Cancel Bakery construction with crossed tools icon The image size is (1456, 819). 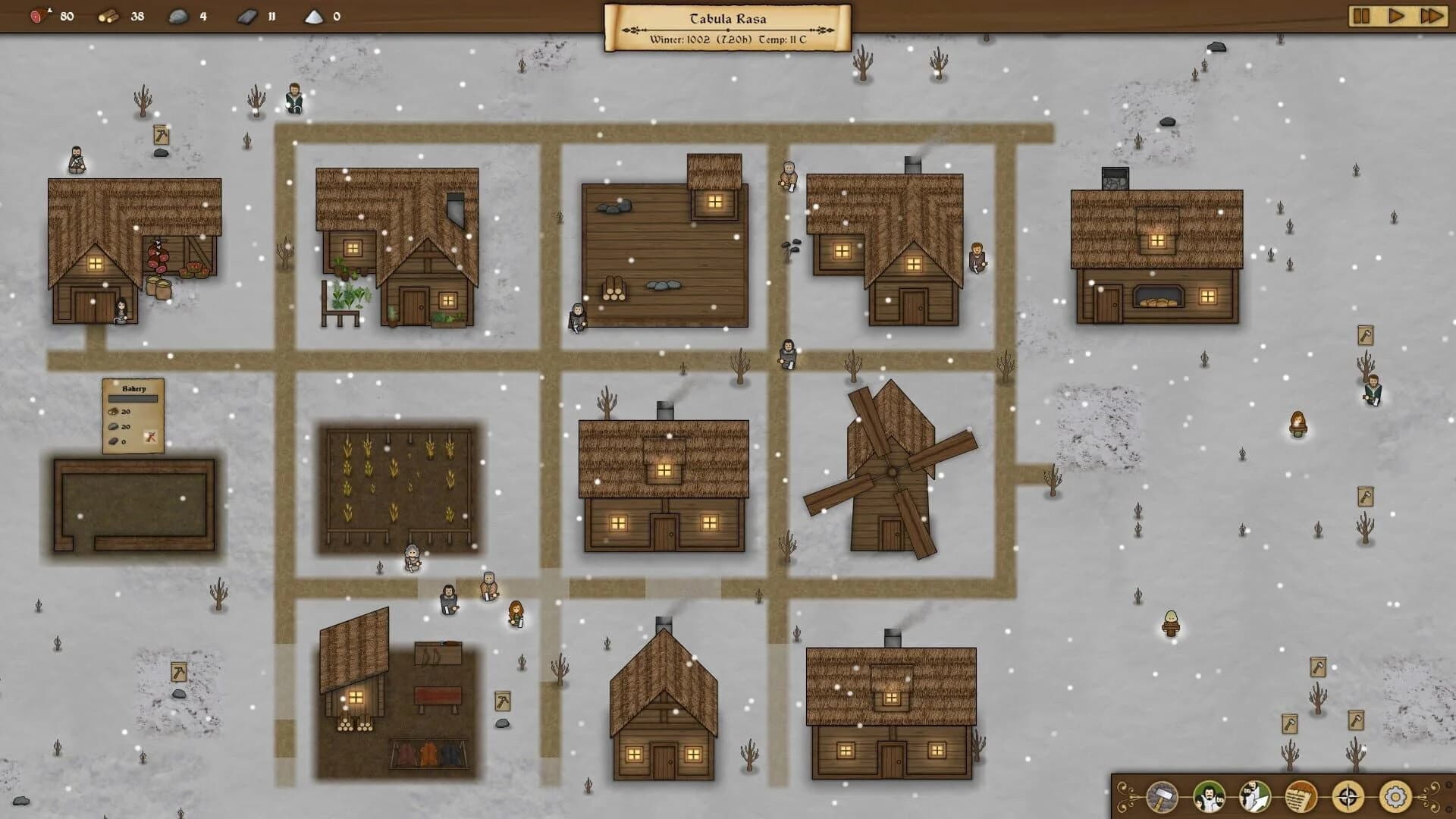(151, 437)
